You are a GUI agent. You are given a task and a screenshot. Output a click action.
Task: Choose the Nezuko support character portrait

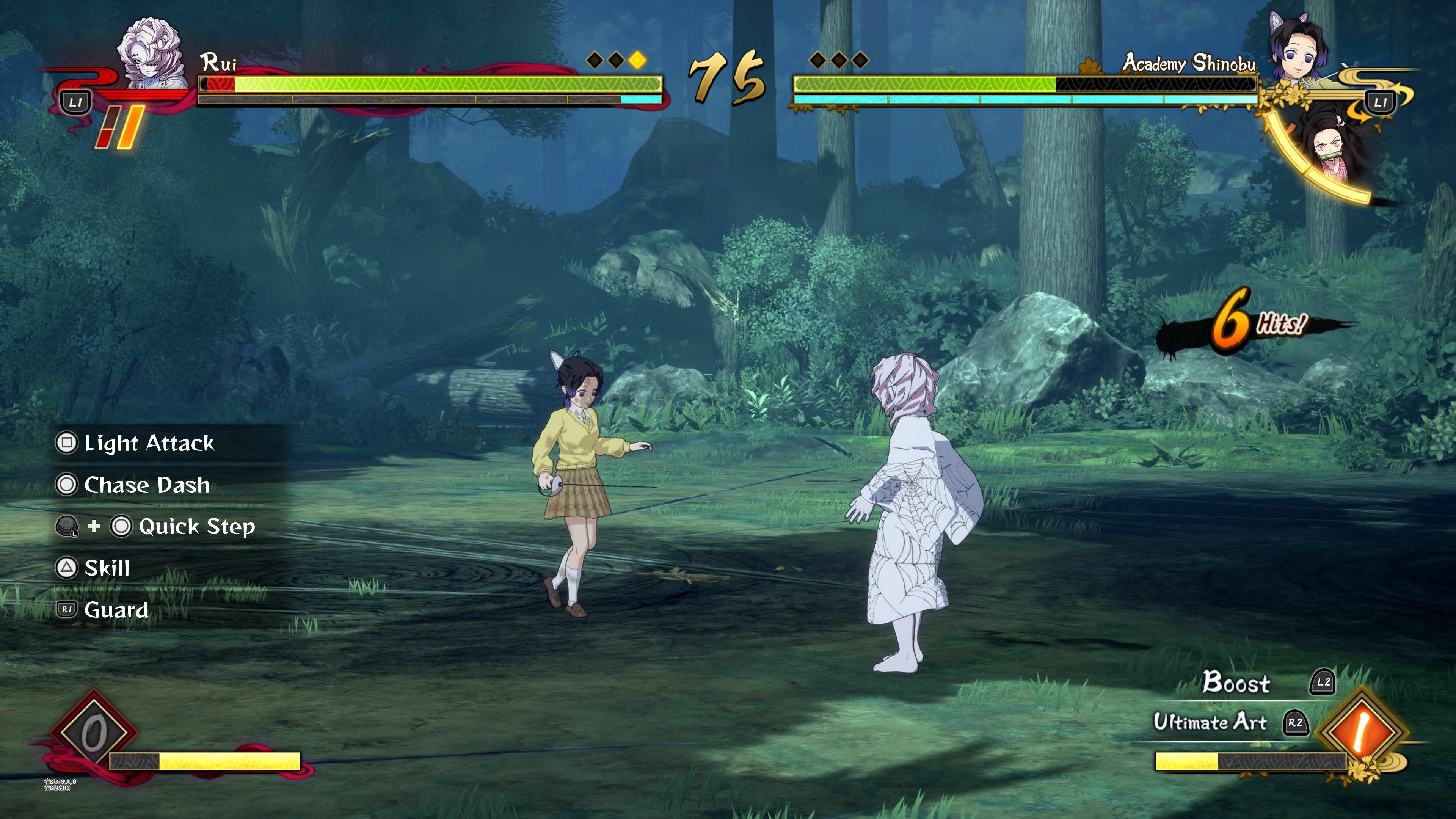click(1335, 148)
